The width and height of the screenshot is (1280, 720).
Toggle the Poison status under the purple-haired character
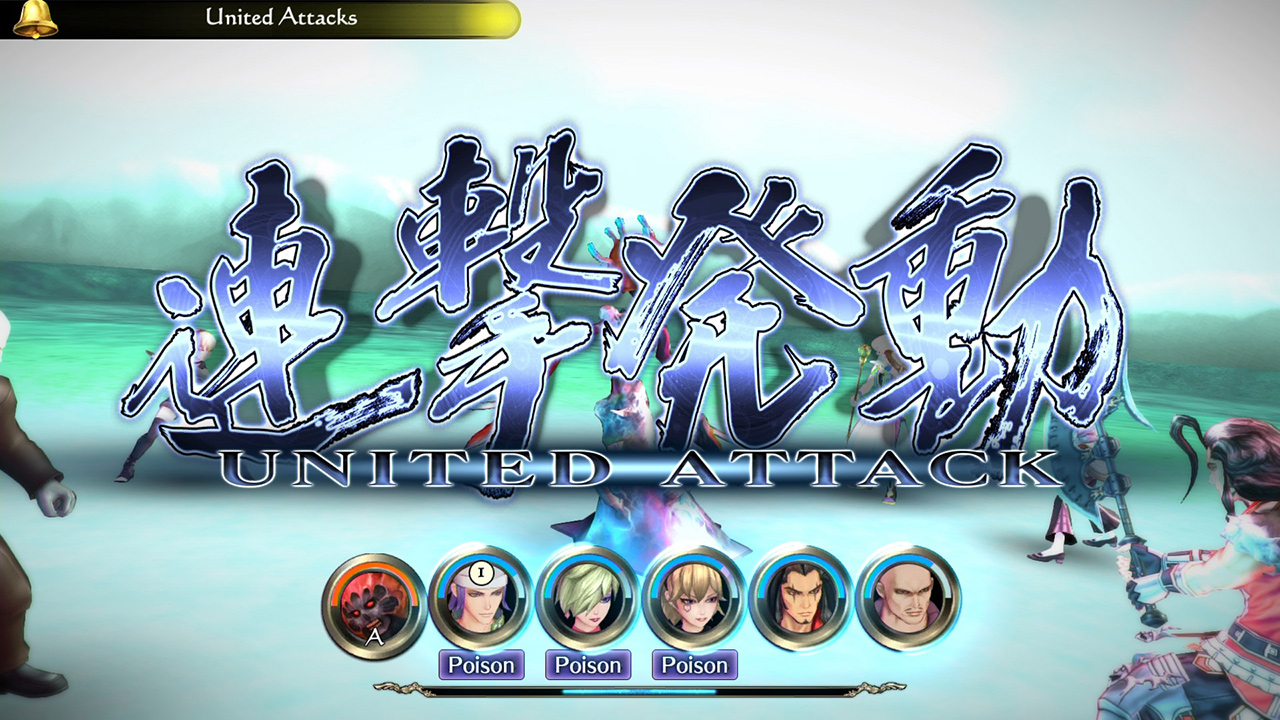click(481, 665)
